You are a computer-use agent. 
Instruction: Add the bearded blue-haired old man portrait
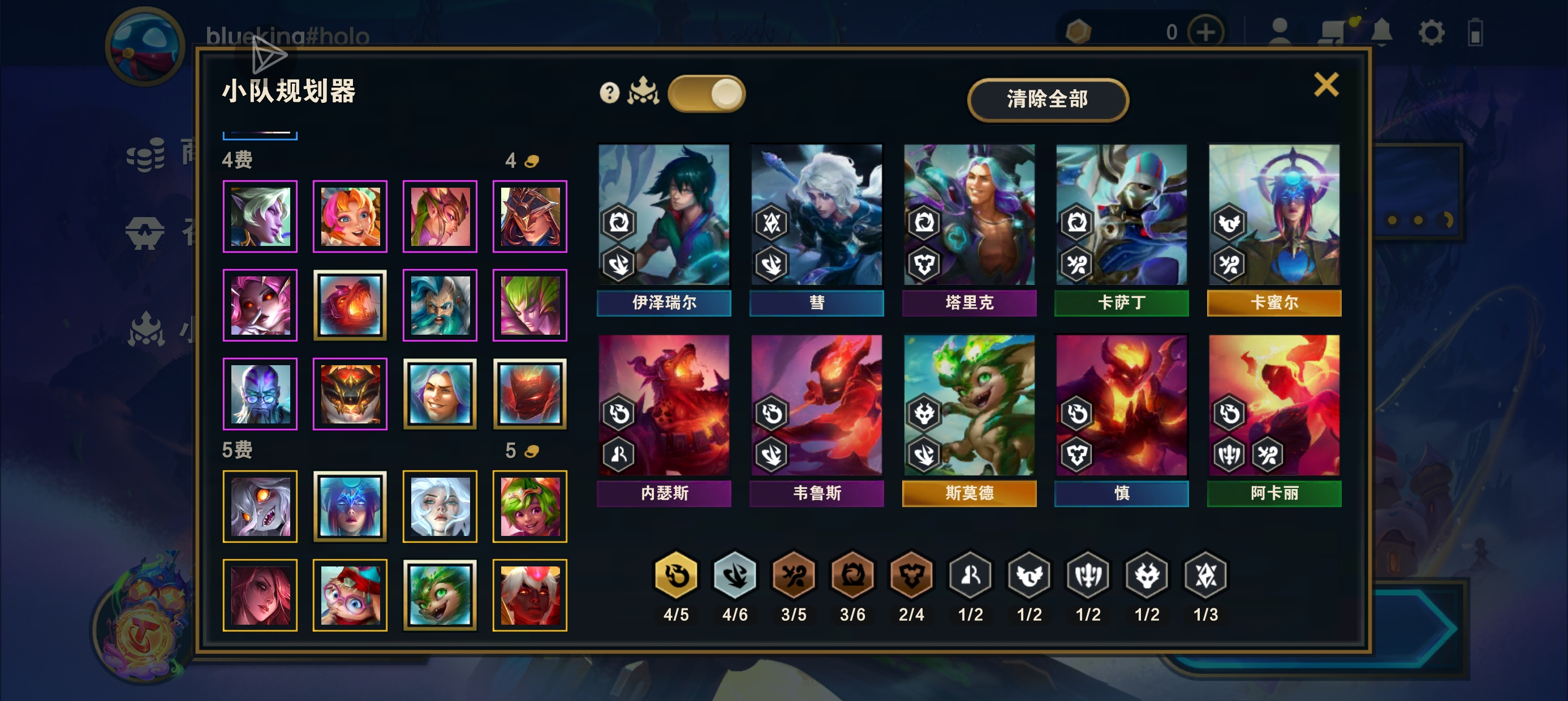tap(440, 305)
